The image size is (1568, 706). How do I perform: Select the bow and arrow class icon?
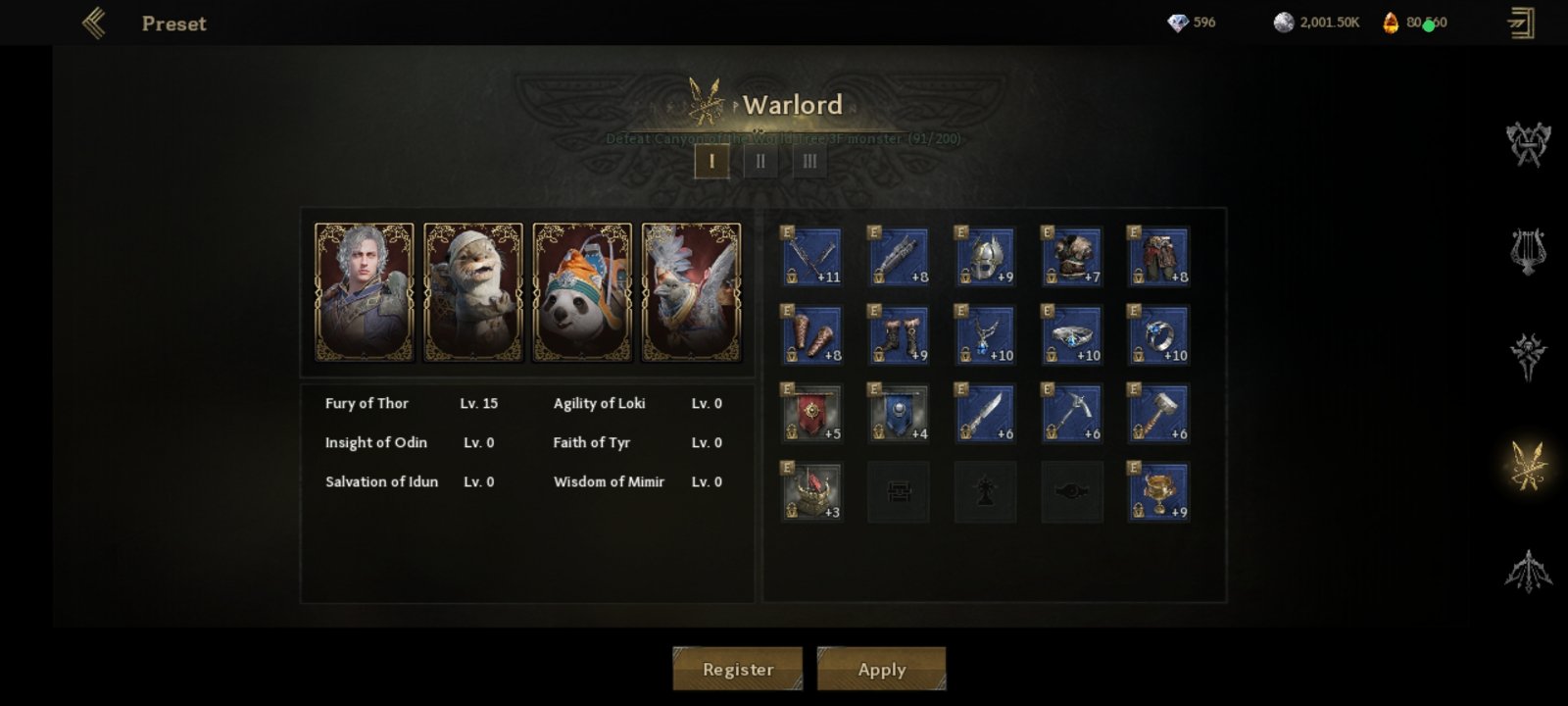coord(1528,571)
